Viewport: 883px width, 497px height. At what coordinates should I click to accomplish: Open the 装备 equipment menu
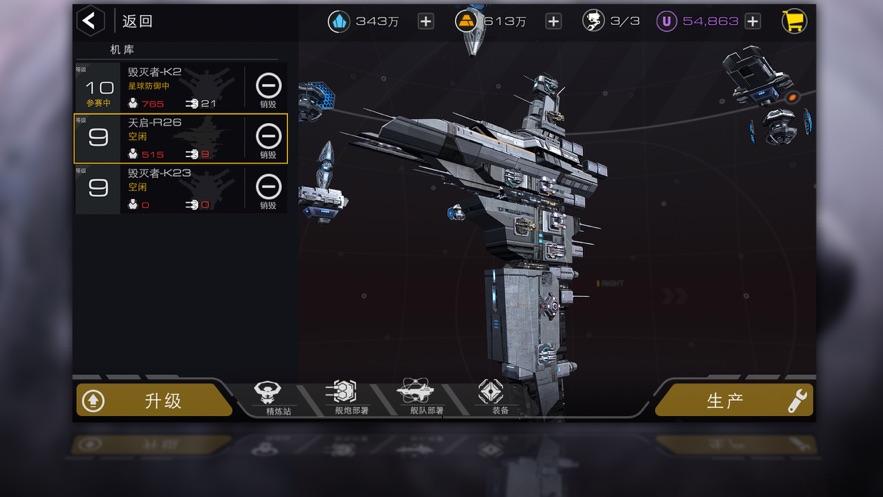pyautogui.click(x=490, y=397)
